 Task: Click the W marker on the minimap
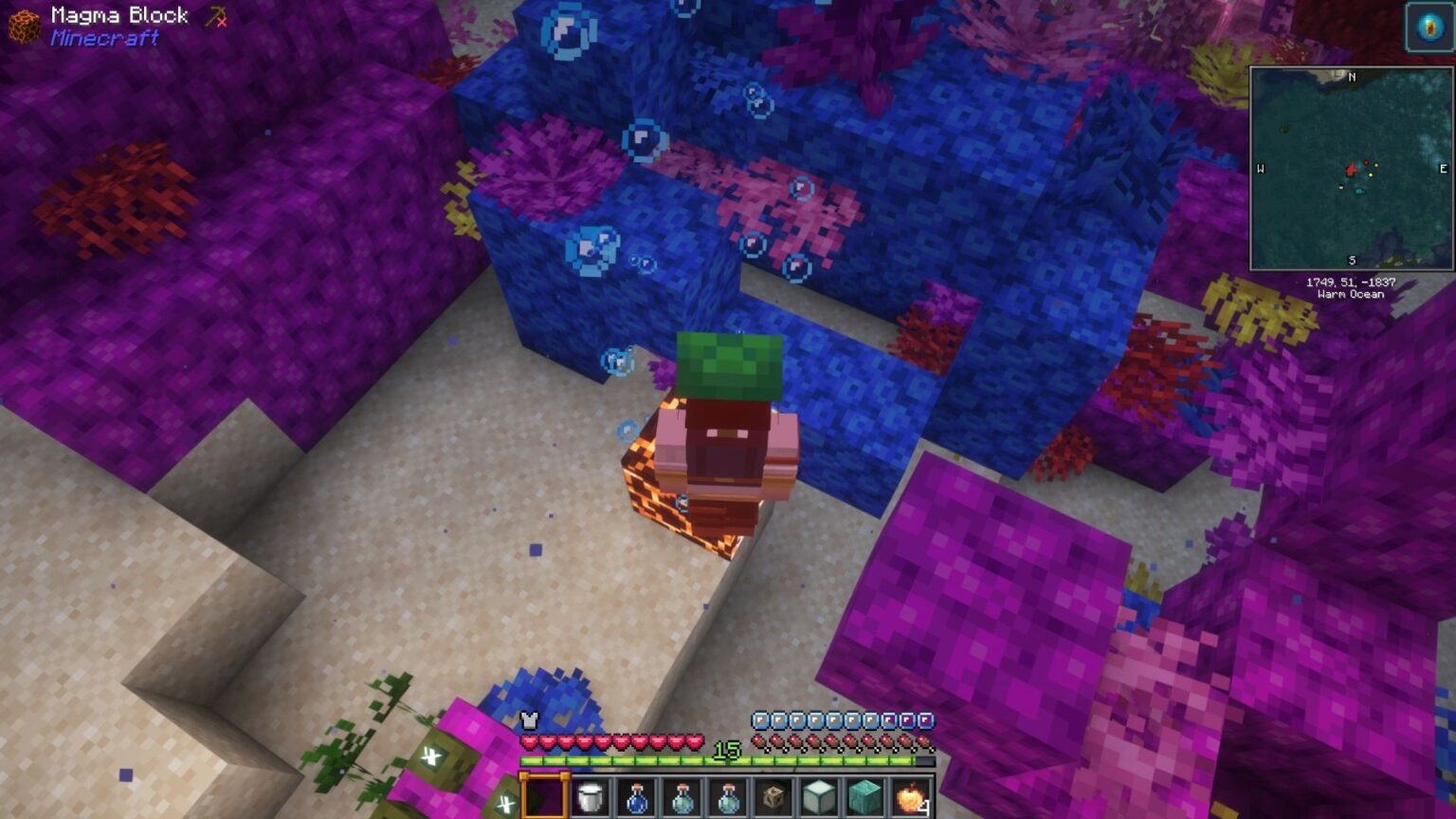(1261, 169)
